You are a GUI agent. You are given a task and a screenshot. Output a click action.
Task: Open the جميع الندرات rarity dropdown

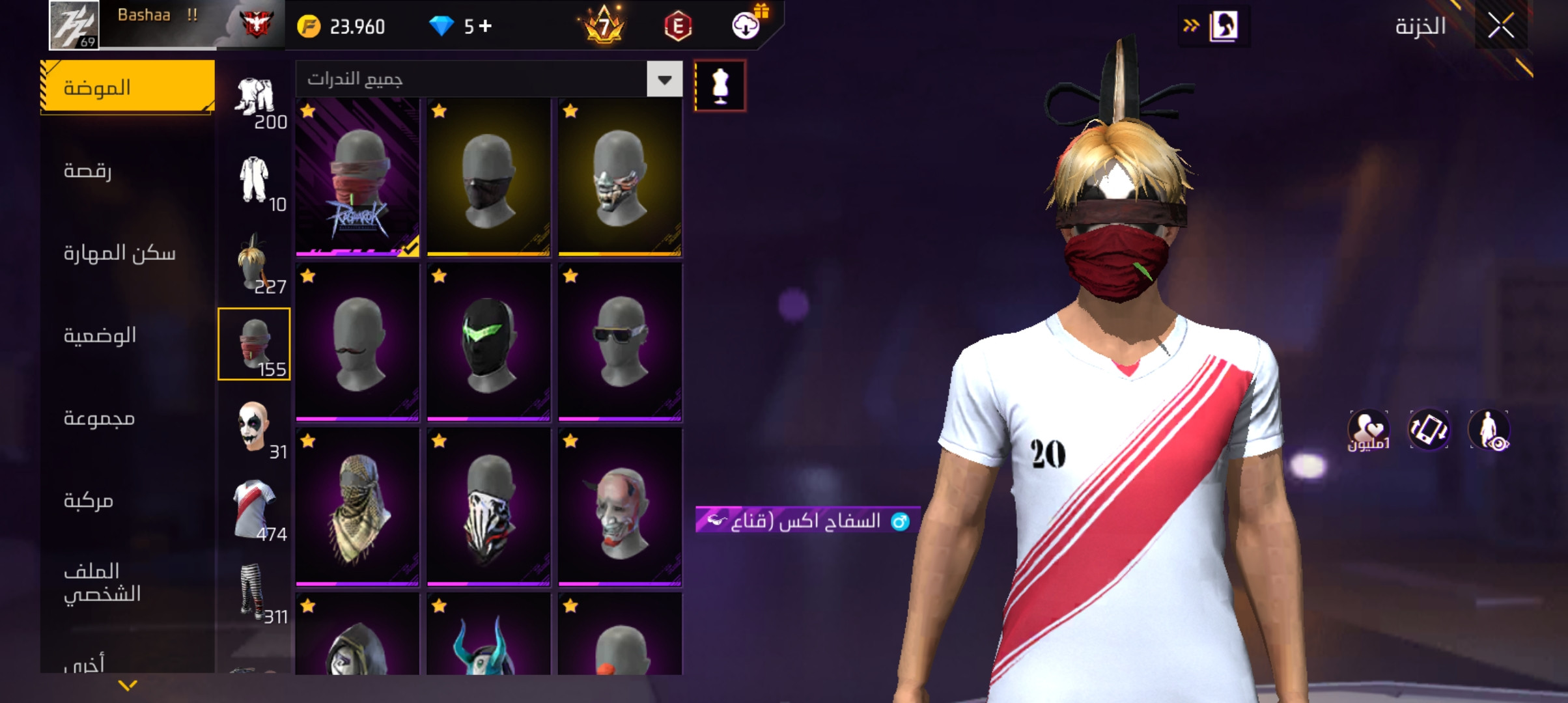point(664,79)
